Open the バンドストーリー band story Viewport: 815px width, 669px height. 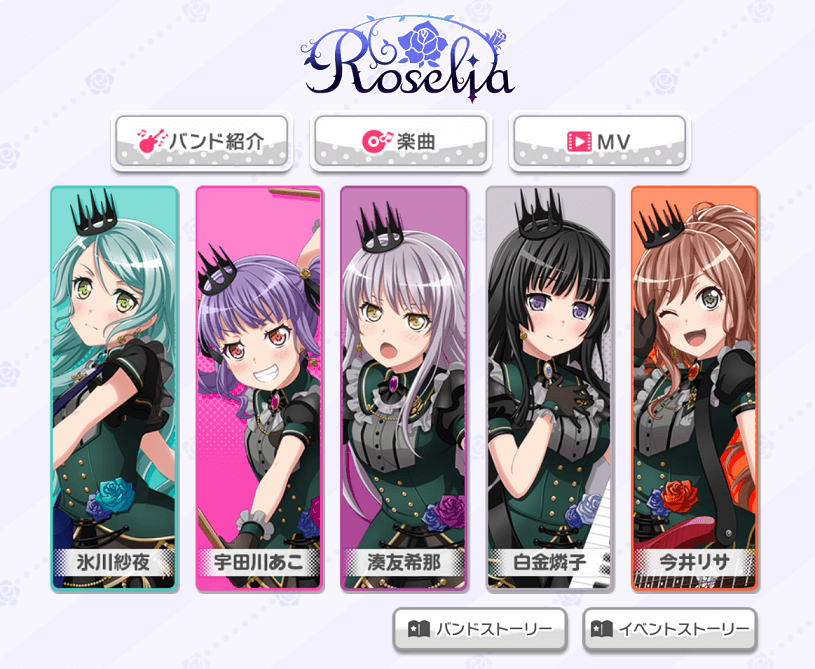coord(480,629)
